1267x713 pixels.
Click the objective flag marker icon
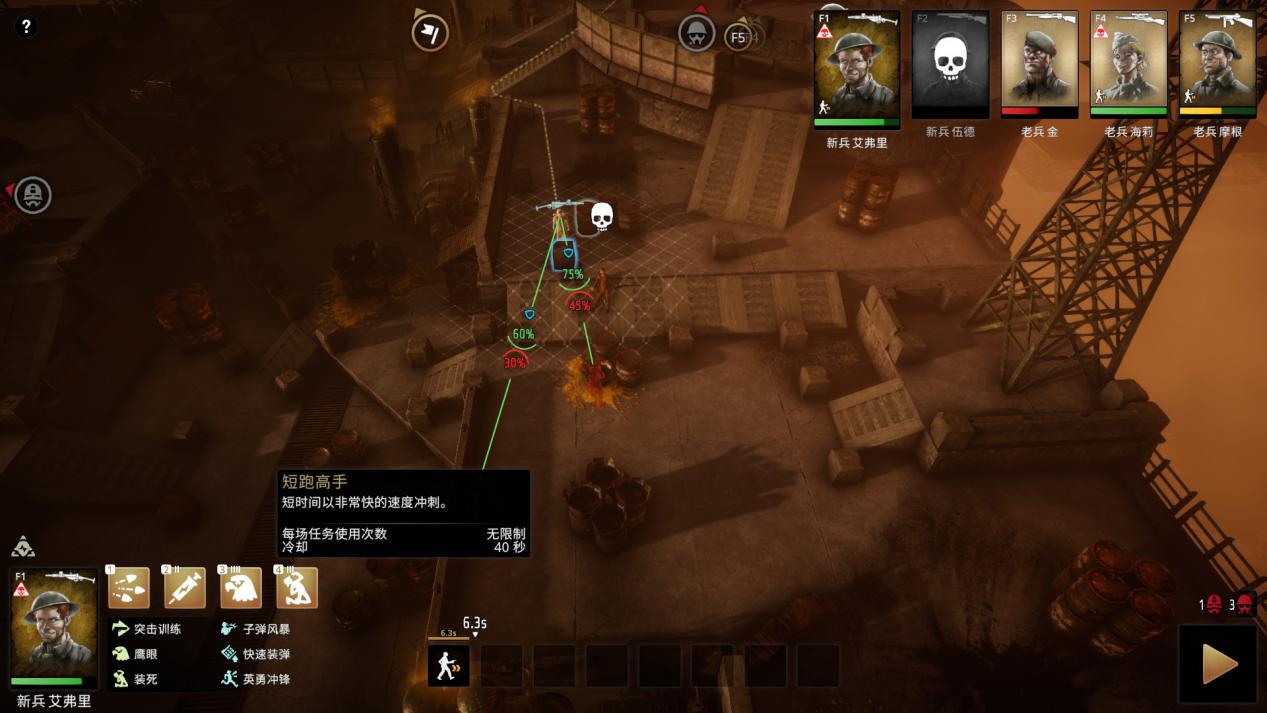click(x=430, y=33)
